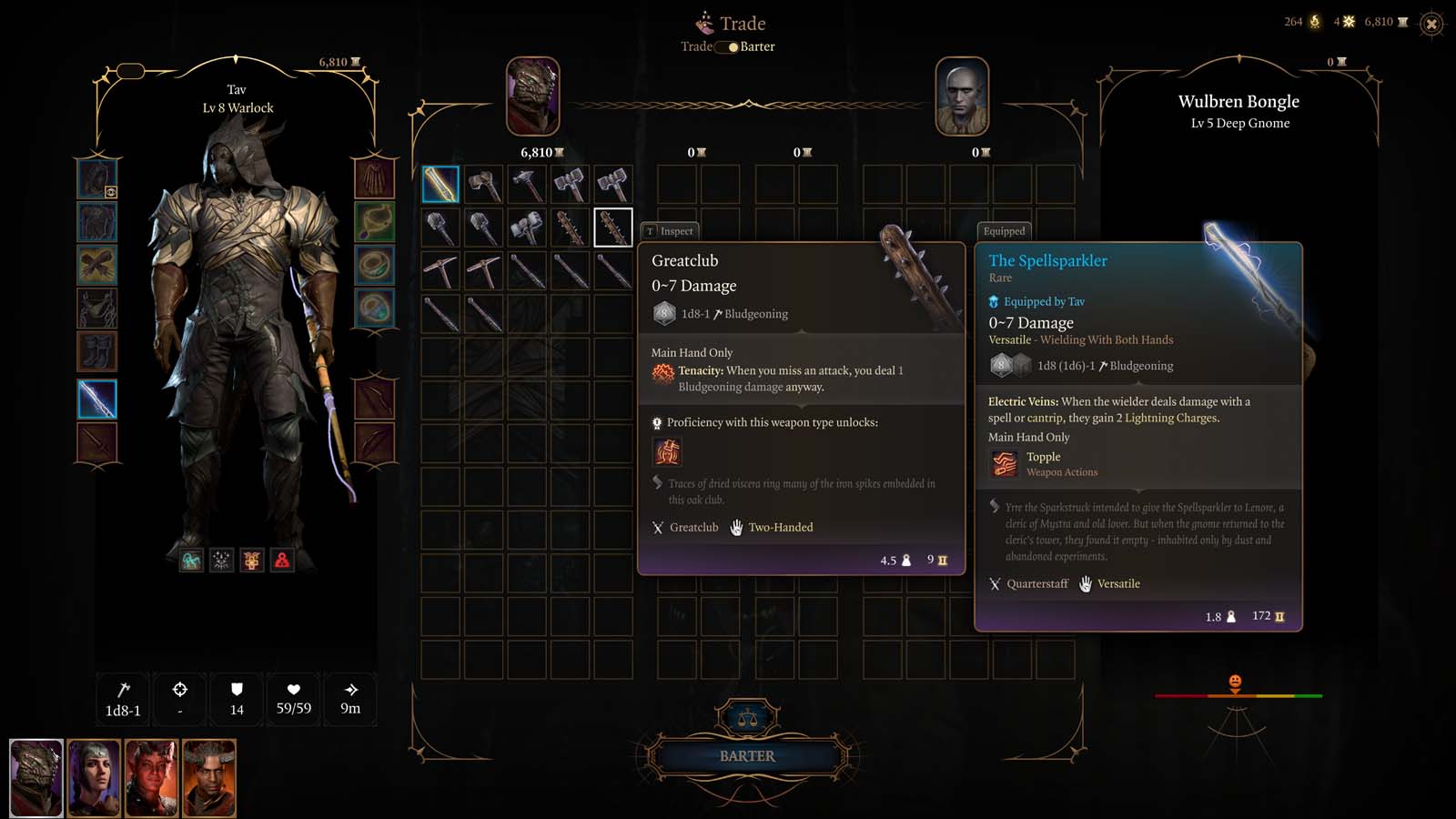Image resolution: width=1456 pixels, height=819 pixels.
Task: Select the gloves equipment slot
Action: [x=97, y=266]
